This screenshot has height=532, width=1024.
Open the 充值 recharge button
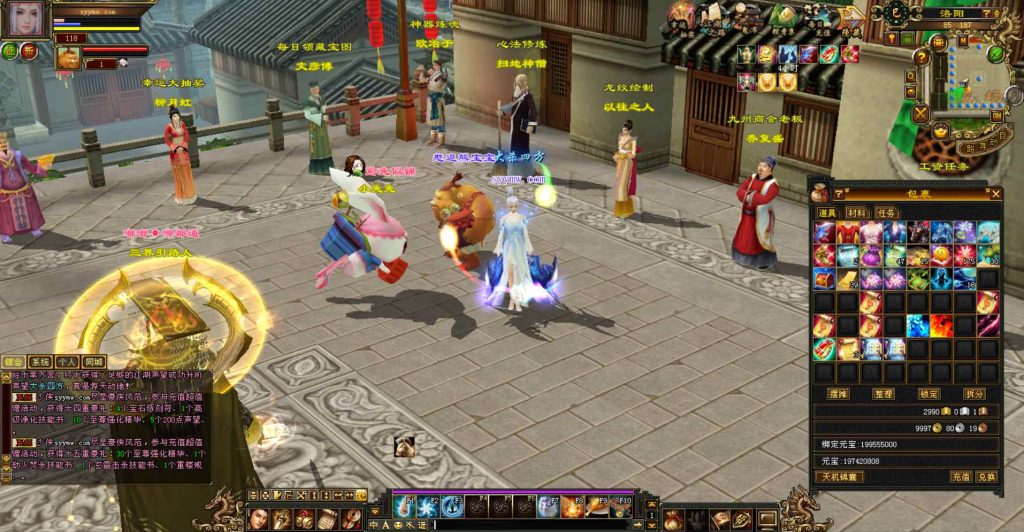point(960,477)
